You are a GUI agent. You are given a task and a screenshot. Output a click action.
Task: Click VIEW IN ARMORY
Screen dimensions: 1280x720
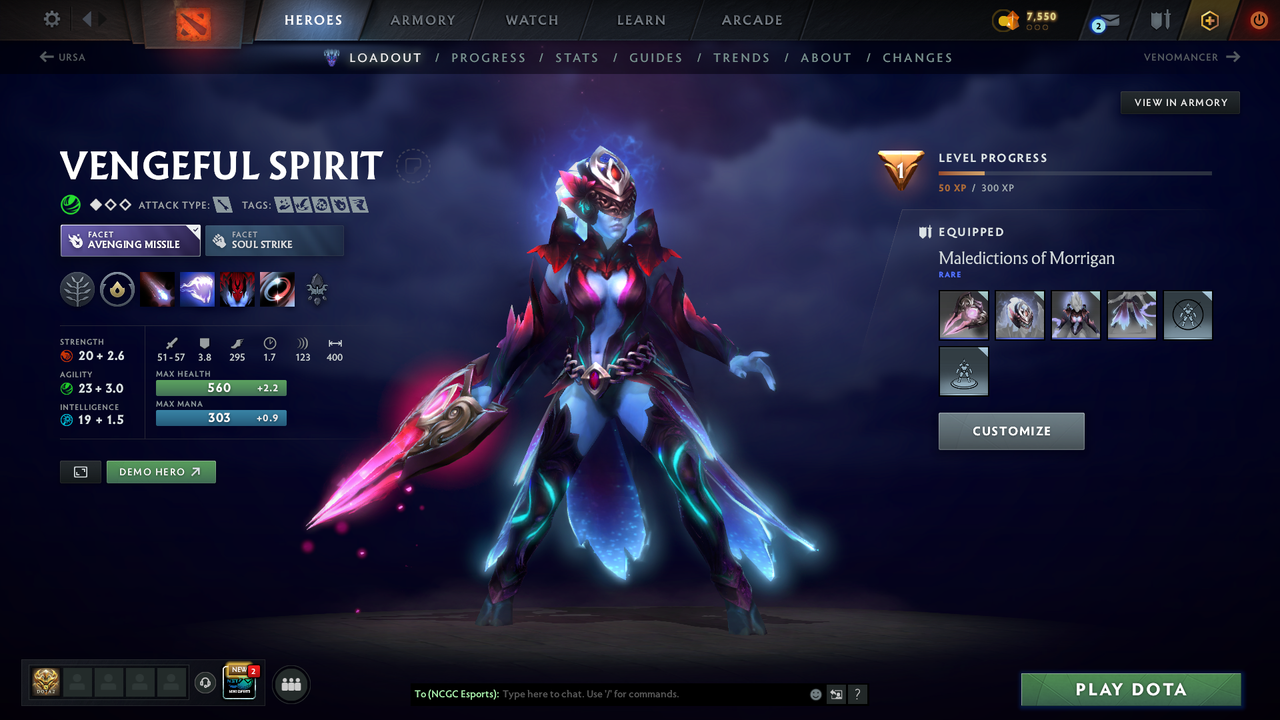[1179, 102]
